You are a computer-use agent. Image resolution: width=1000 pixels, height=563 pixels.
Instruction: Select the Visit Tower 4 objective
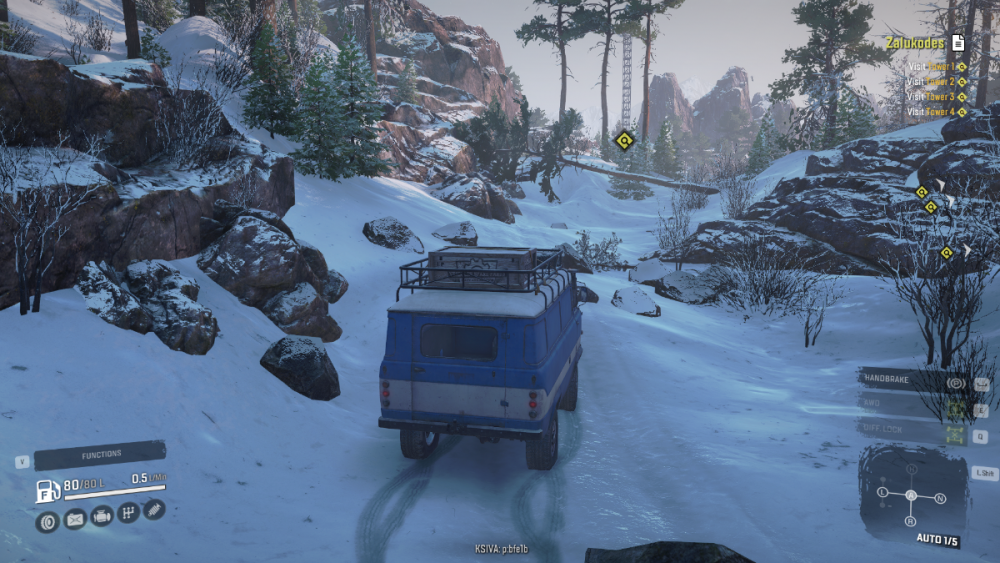click(937, 112)
